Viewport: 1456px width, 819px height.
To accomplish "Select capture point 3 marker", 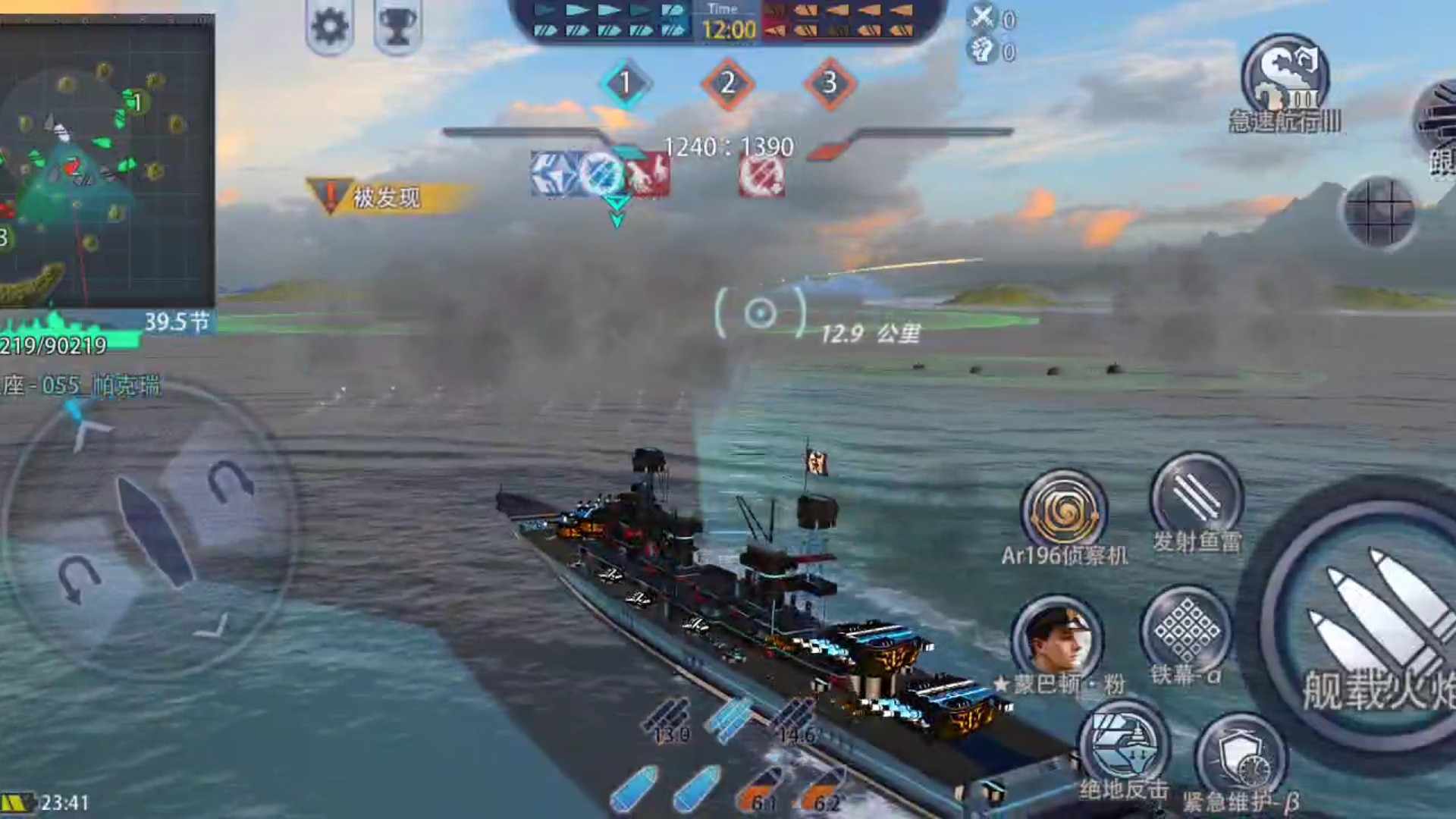I will 830,83.
